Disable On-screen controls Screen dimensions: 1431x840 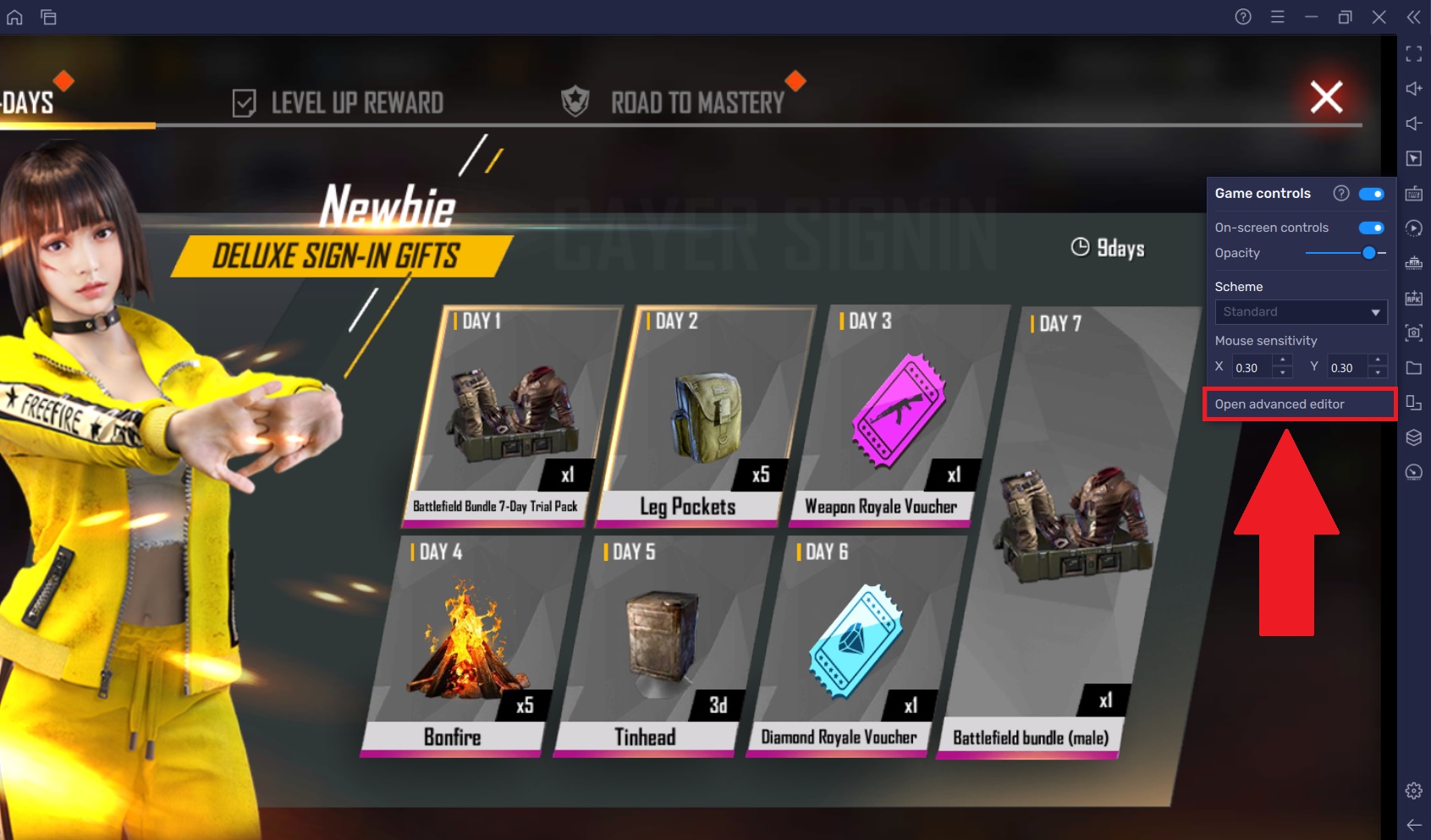click(x=1372, y=227)
